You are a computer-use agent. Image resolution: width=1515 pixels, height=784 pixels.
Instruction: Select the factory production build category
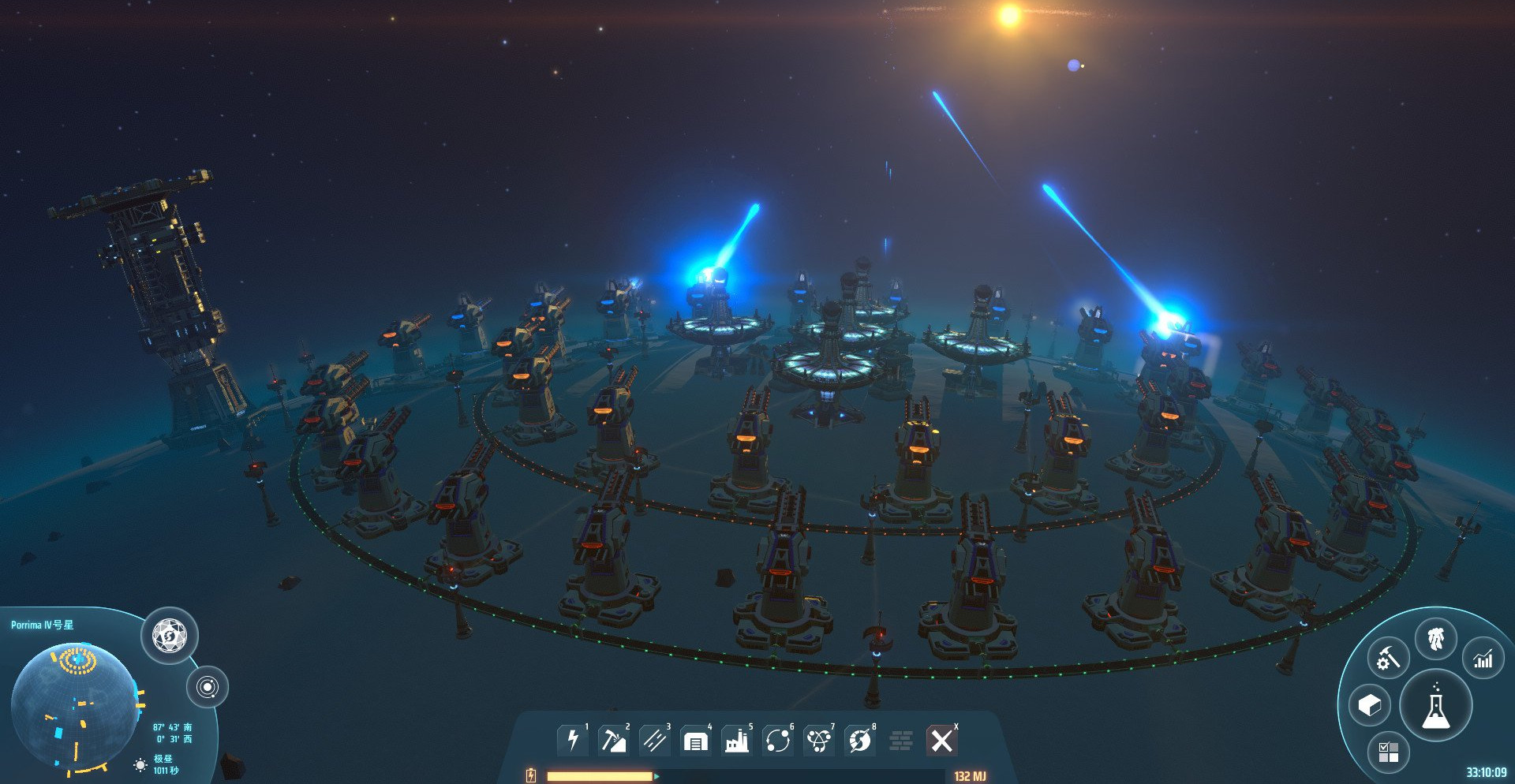tap(737, 741)
